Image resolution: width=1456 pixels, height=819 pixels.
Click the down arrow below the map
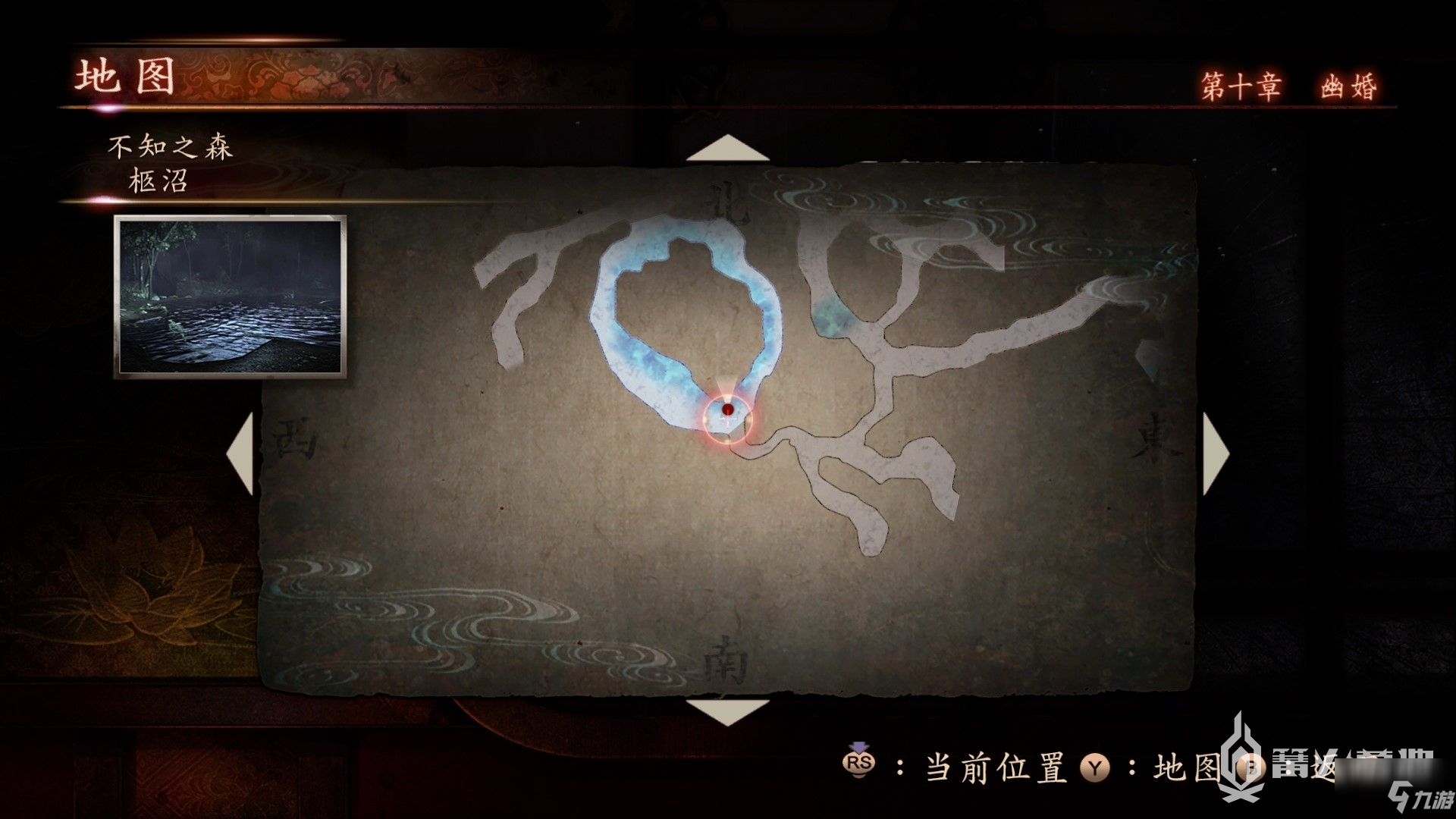coord(727,711)
